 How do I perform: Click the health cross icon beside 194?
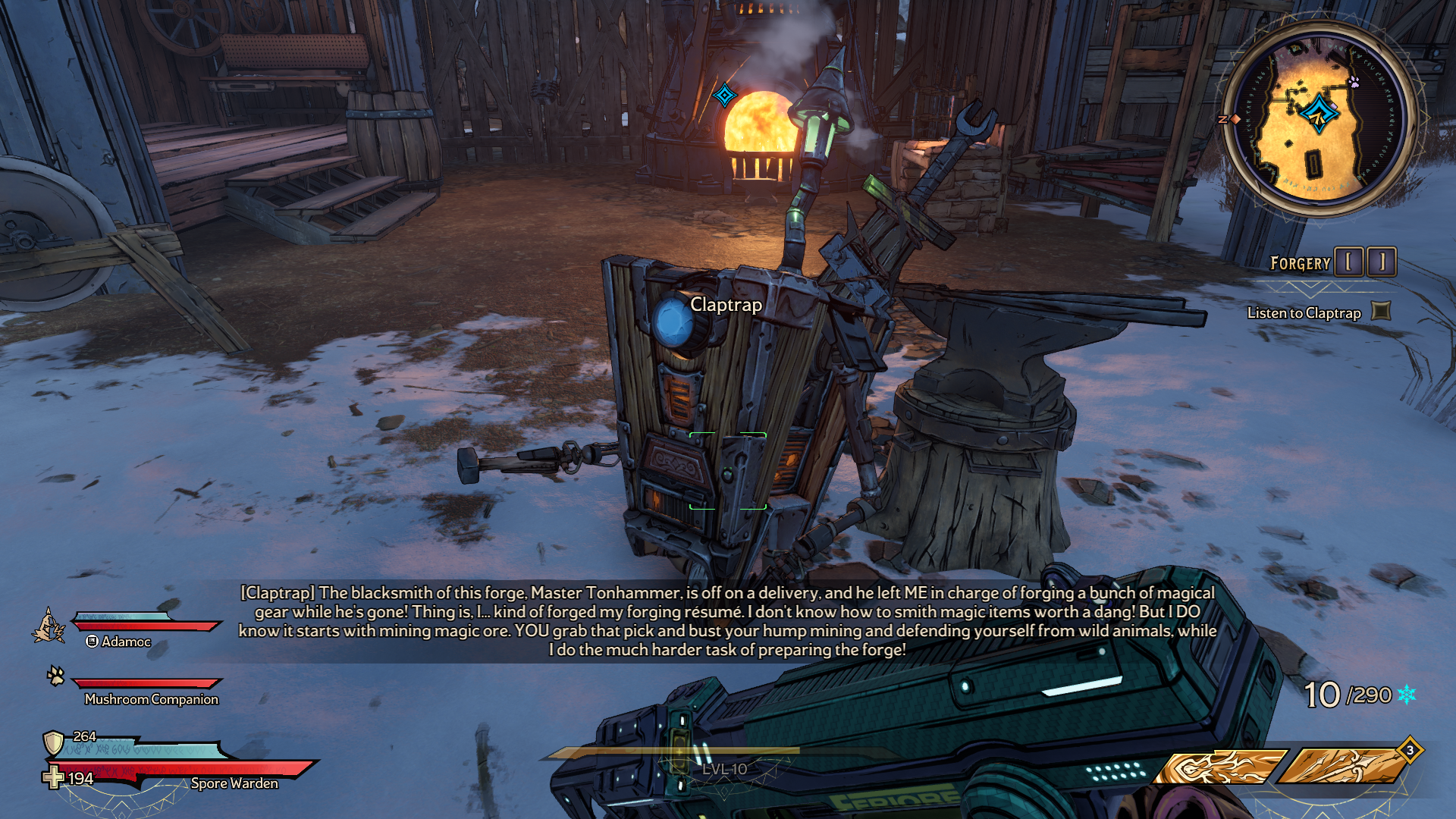53,777
